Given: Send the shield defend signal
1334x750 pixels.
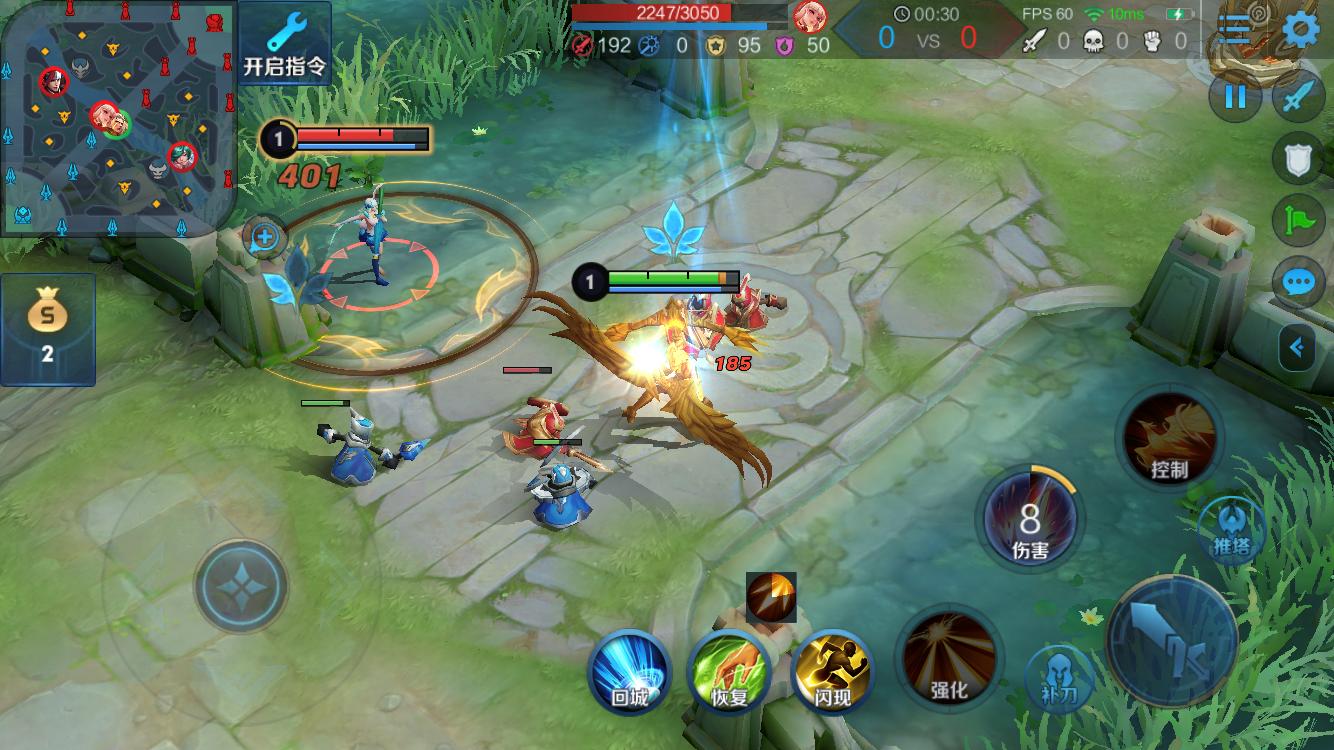Looking at the screenshot, I should tap(1298, 160).
